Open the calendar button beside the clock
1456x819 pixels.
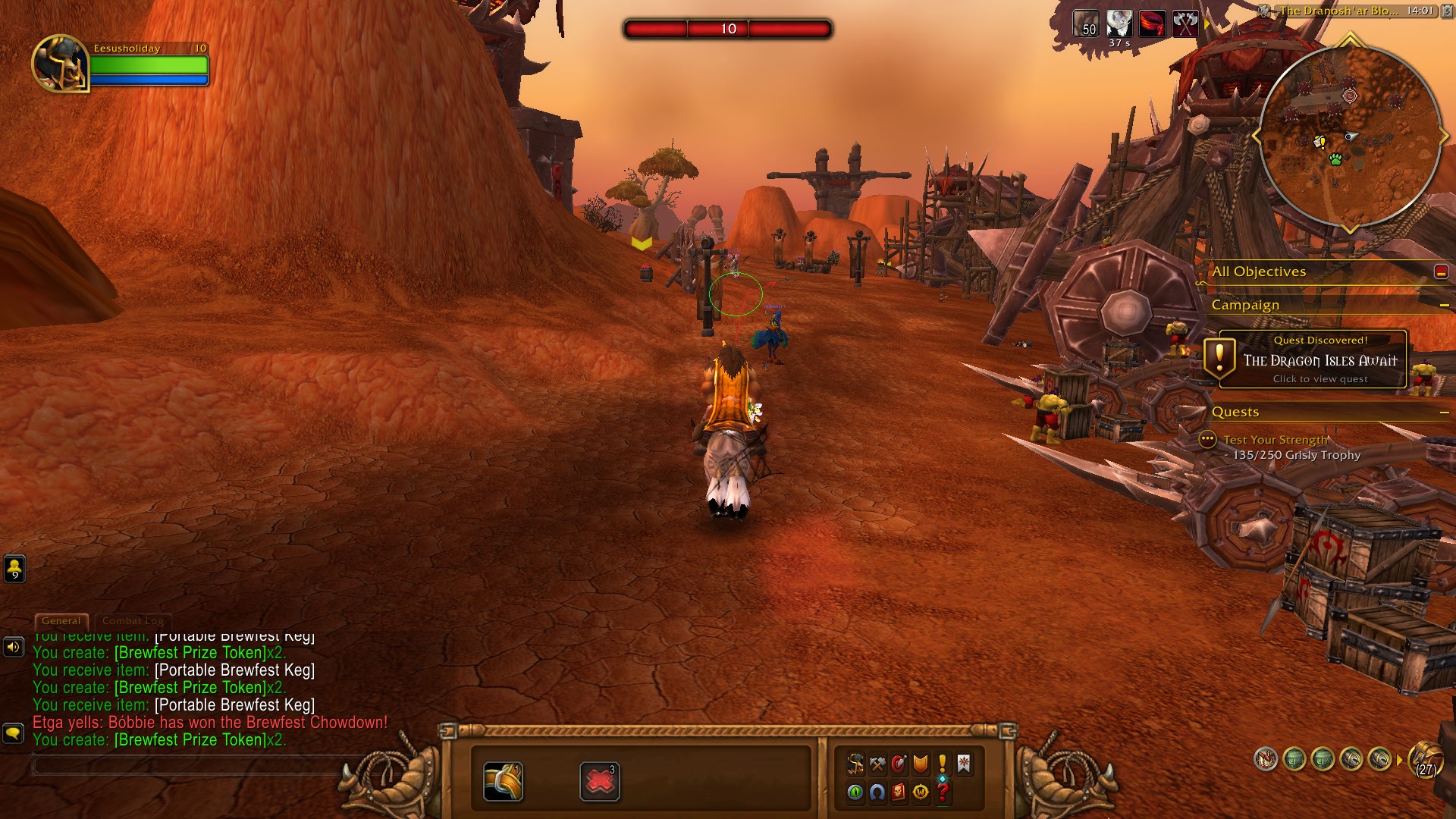coord(1445,11)
